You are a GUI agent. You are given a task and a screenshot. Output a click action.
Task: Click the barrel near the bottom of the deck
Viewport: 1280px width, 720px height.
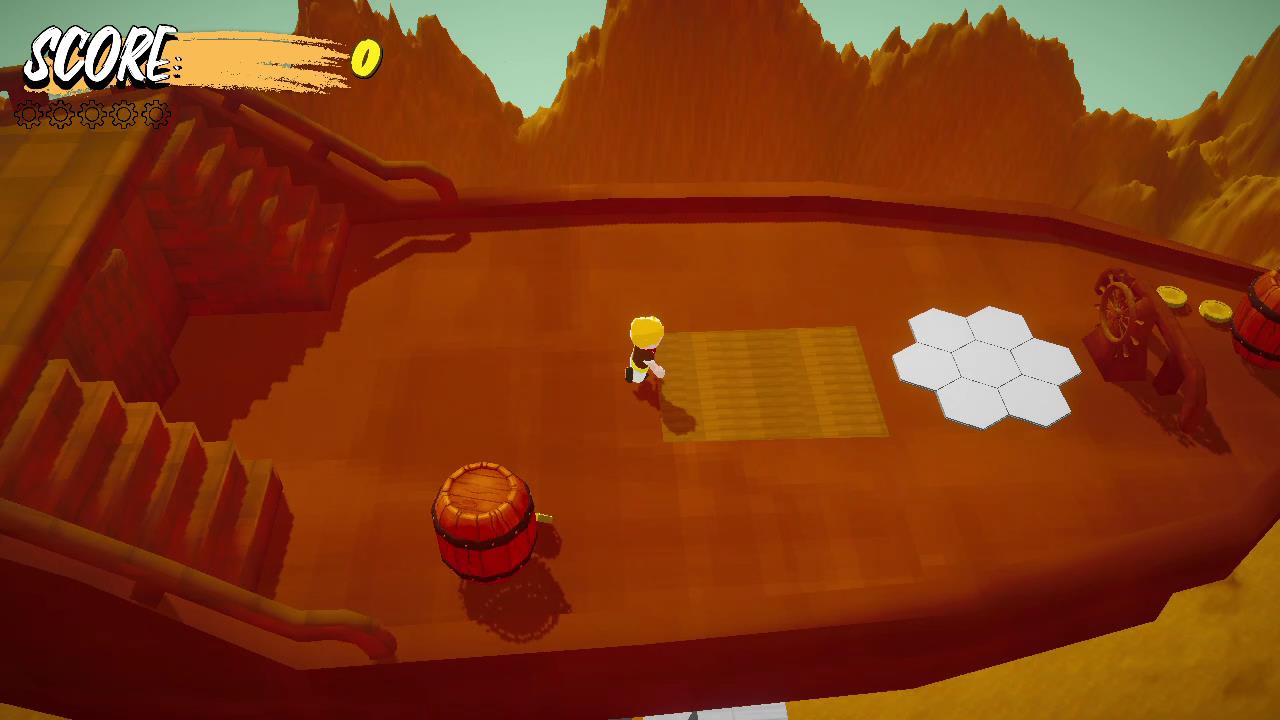[x=483, y=520]
